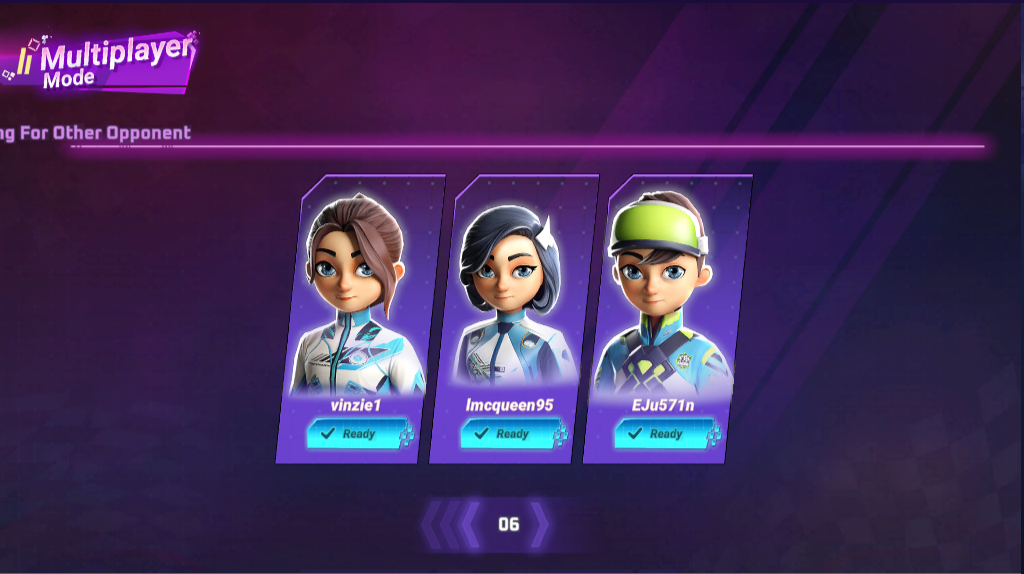Viewport: 1024px width, 574px height.
Task: Activate the Ready button under EJu571n
Action: [x=659, y=434]
